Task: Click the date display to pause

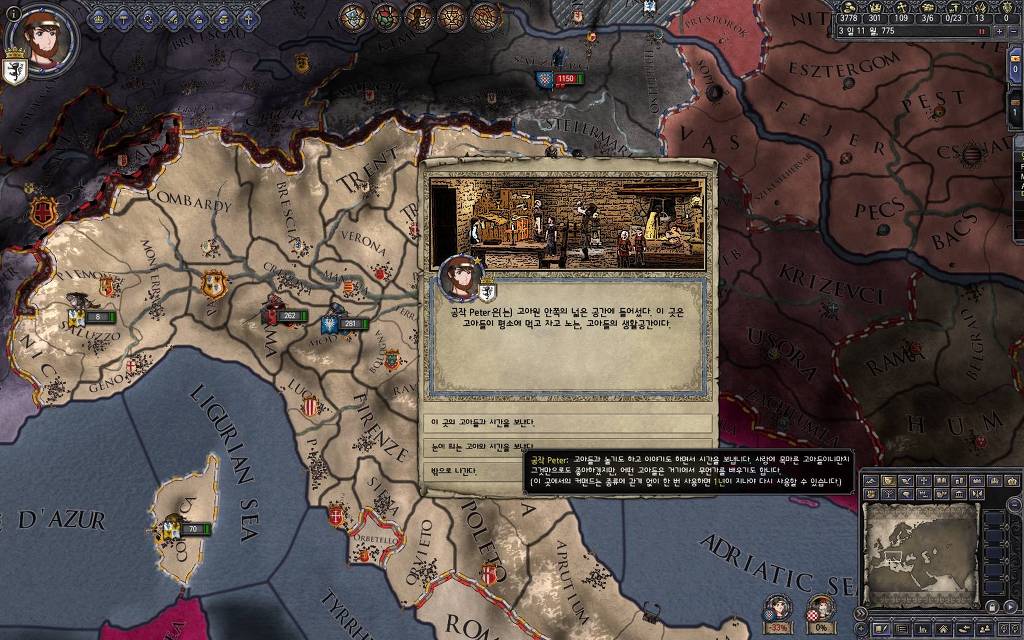Action: 900,31
